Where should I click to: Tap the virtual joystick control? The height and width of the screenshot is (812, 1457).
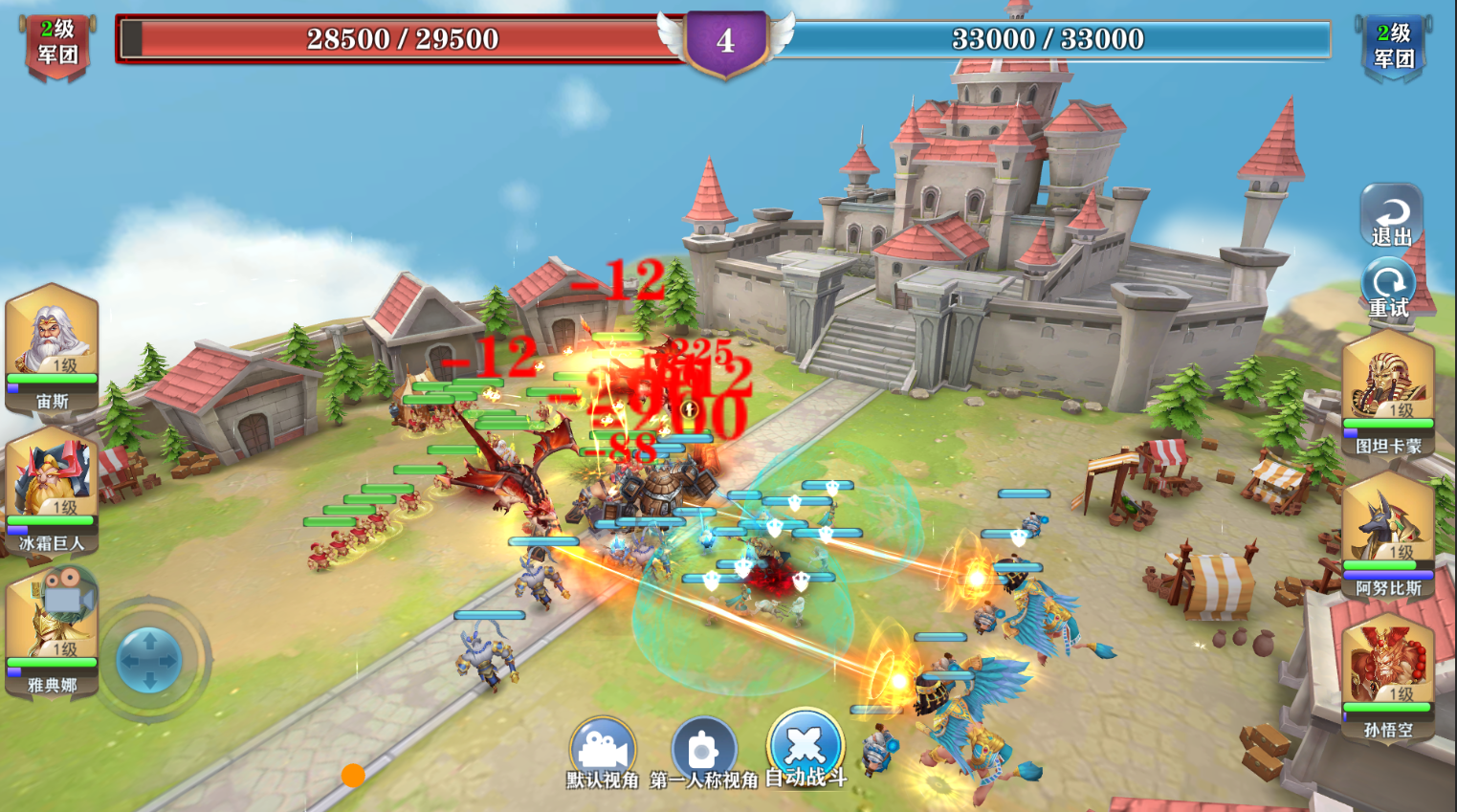click(x=148, y=657)
